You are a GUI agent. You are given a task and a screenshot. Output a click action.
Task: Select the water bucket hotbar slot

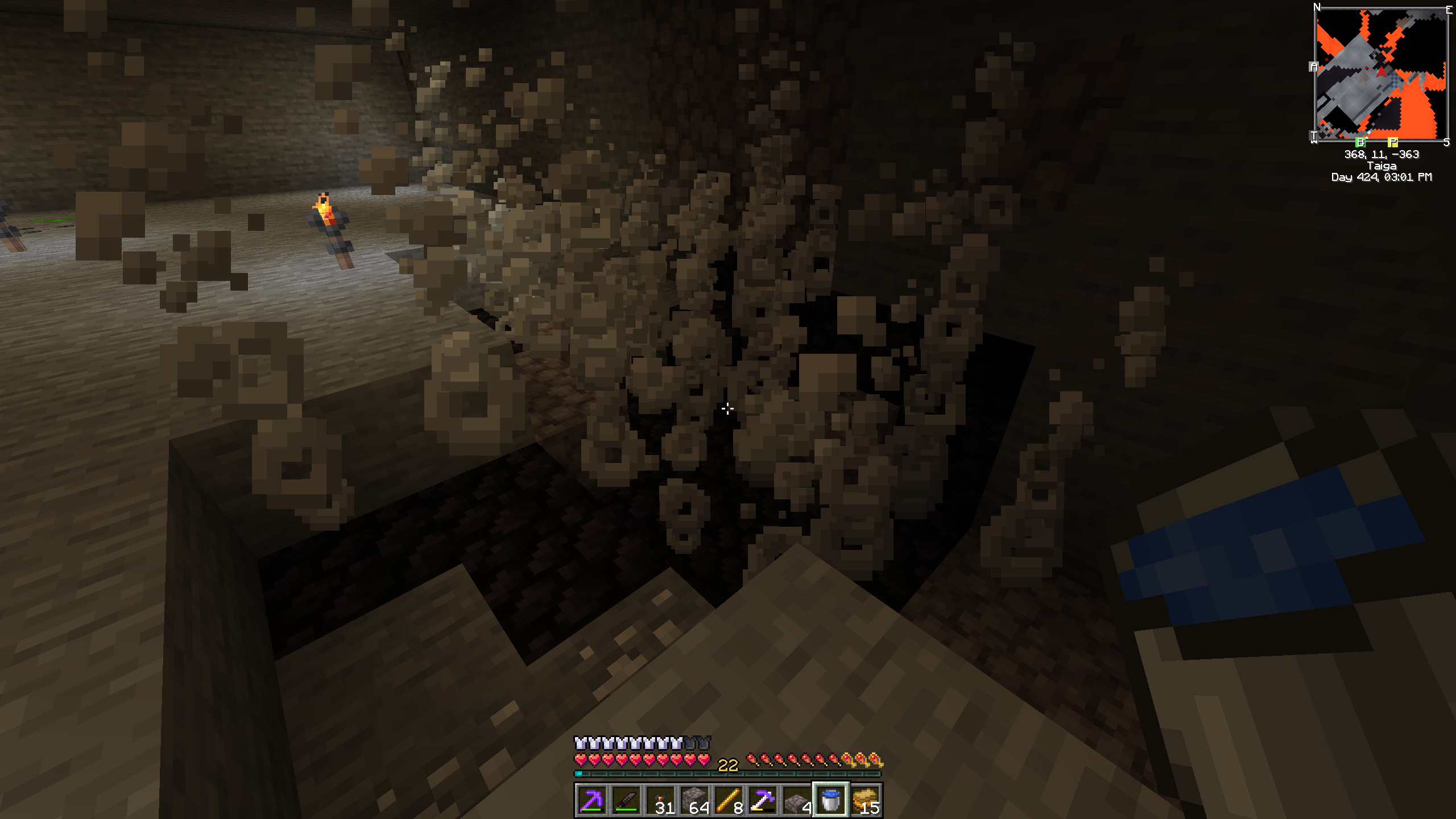coord(831,801)
